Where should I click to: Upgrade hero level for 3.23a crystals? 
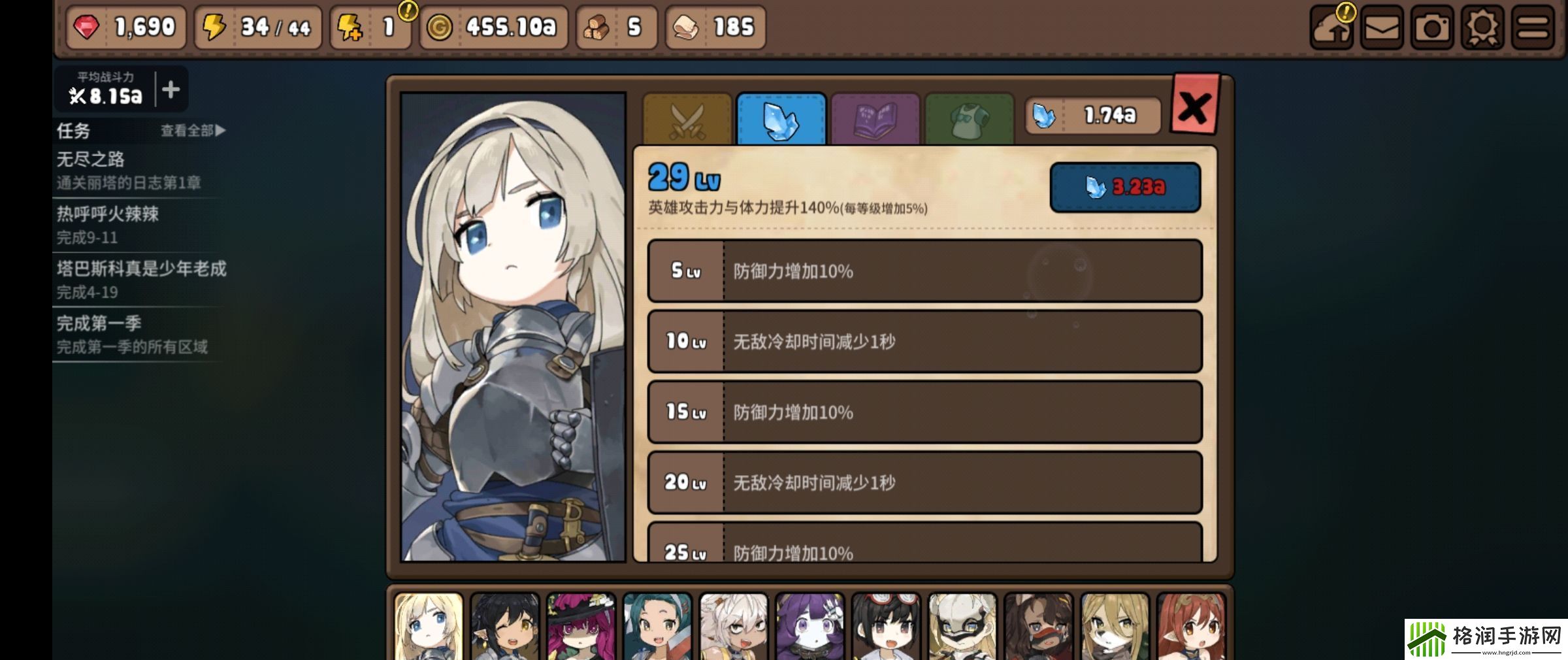(x=1124, y=187)
